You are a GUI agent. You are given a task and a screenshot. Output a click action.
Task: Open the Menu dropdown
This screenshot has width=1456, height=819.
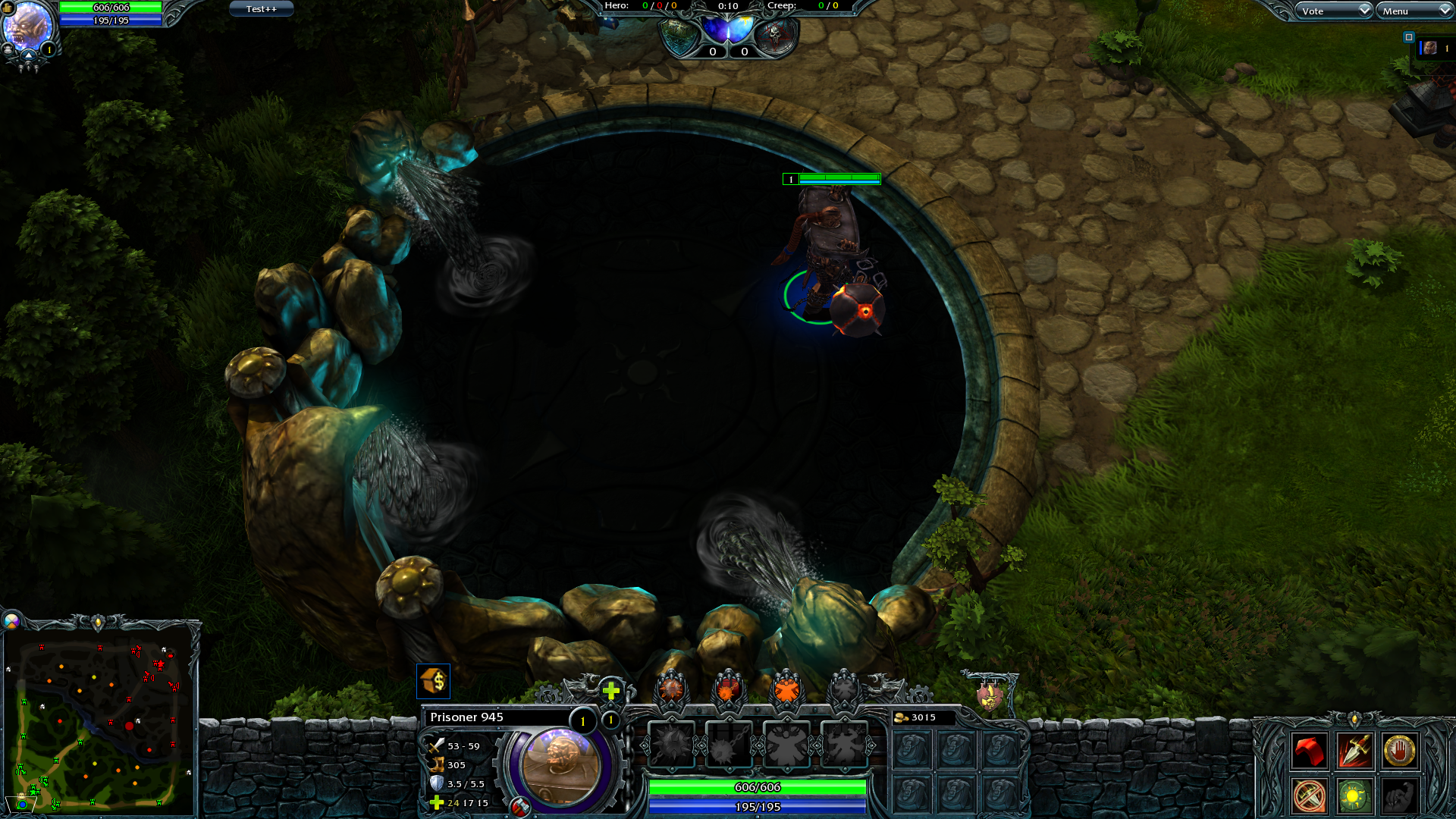tap(1414, 11)
